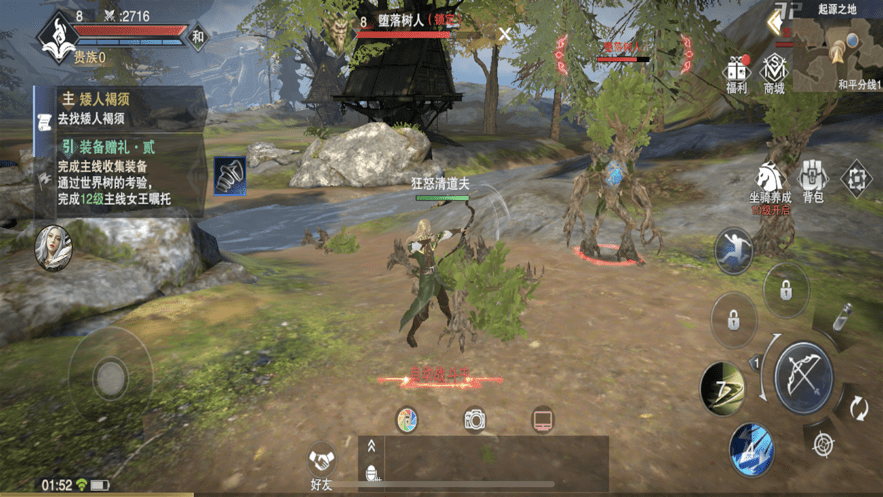Open the 福利 welfare gift menu
Viewport: 883px width, 497px height.
coord(738,72)
